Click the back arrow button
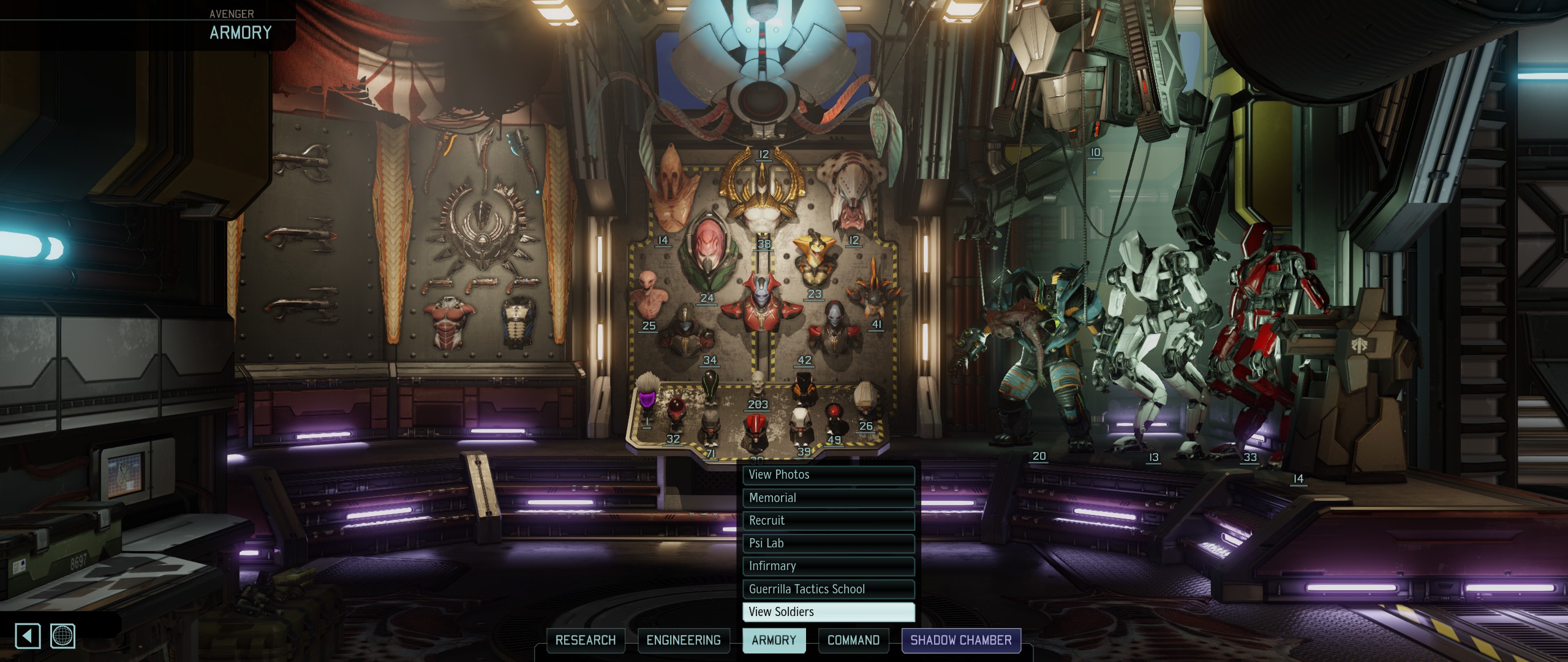Viewport: 1568px width, 662px height. coord(28,636)
